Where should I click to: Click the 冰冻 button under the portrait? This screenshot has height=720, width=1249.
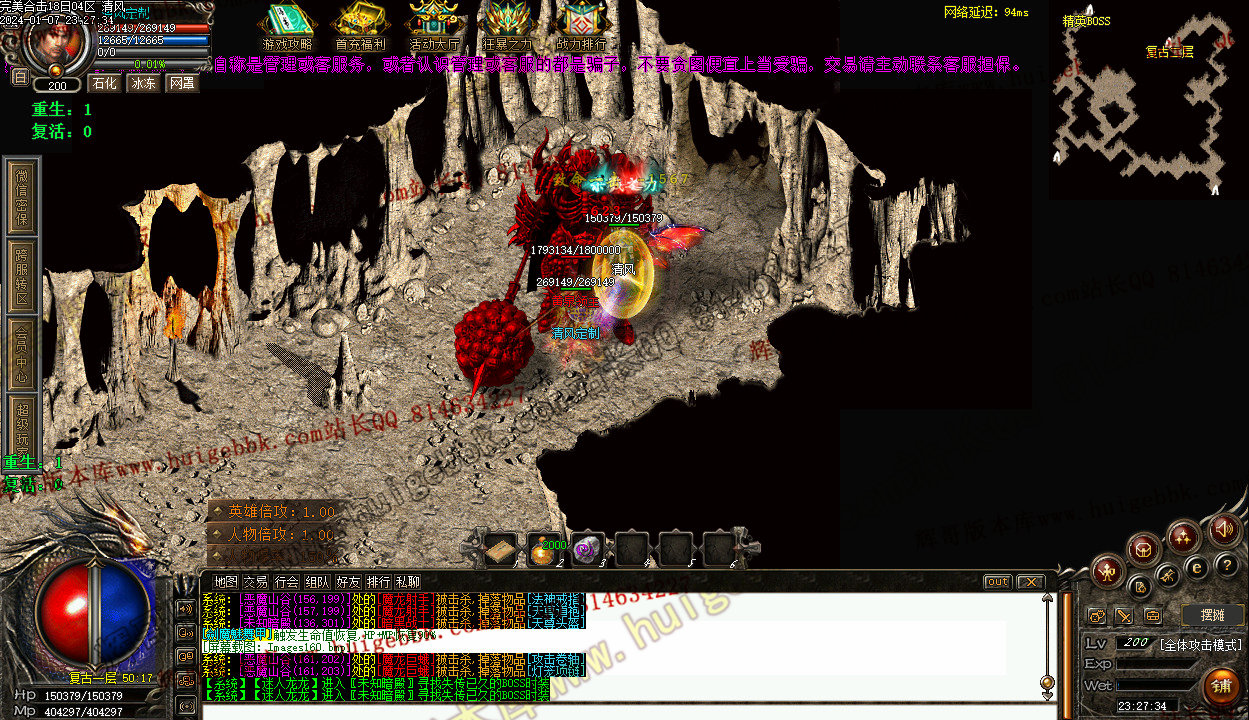tap(143, 83)
